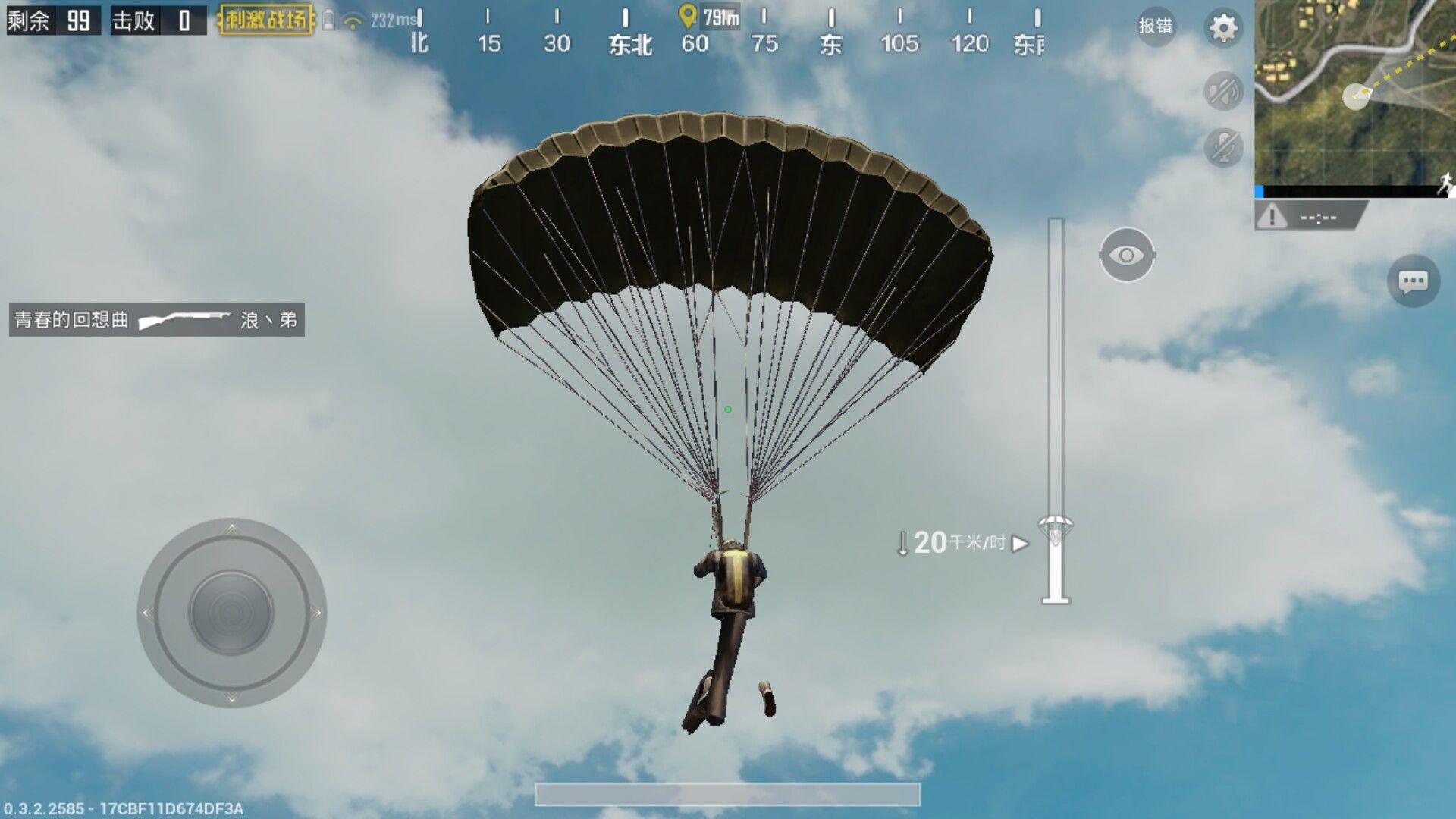Image resolution: width=1456 pixels, height=819 pixels.
Task: Tap the free-look eye icon
Action: coord(1128,255)
